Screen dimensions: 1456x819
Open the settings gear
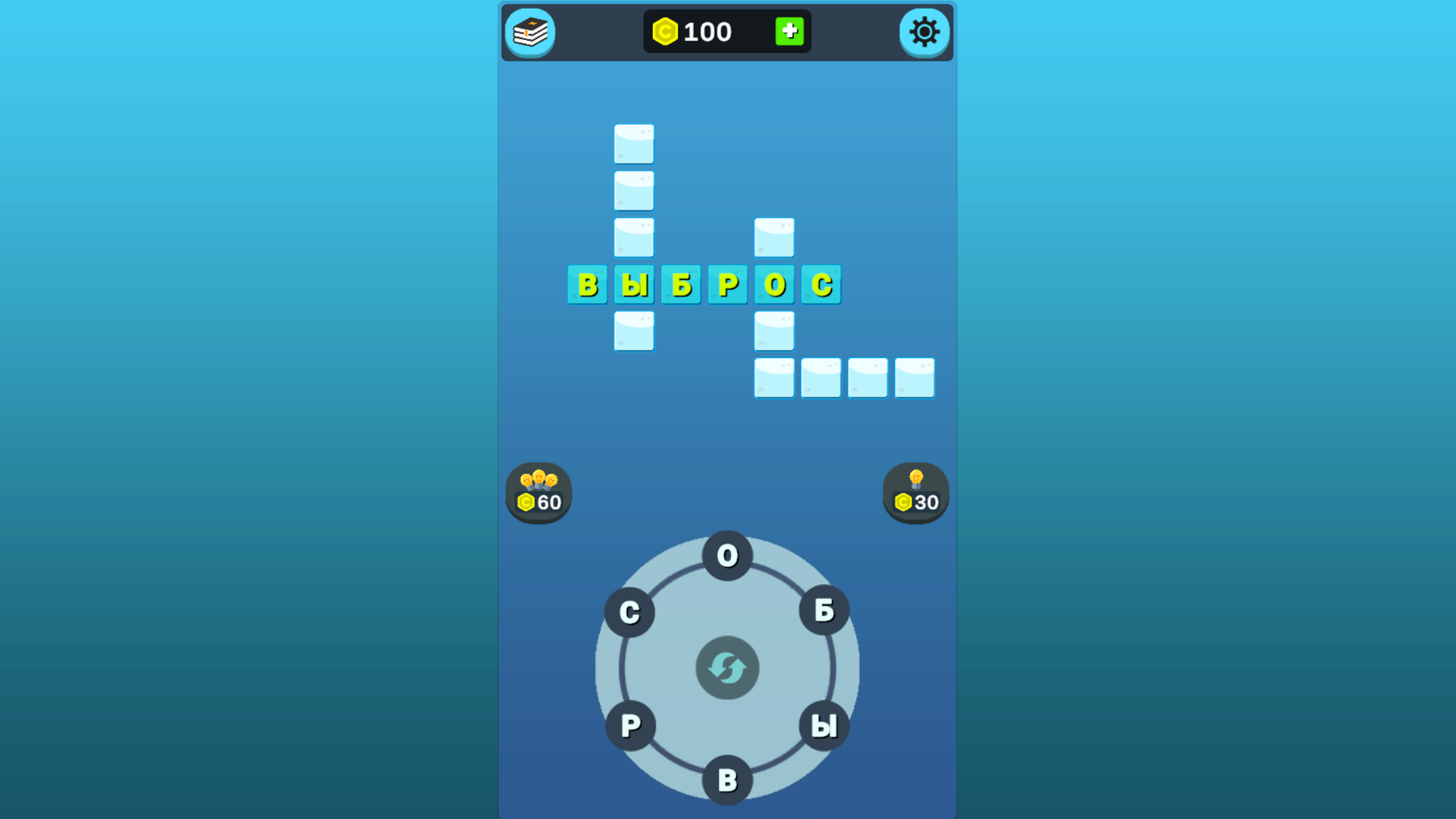tap(924, 33)
